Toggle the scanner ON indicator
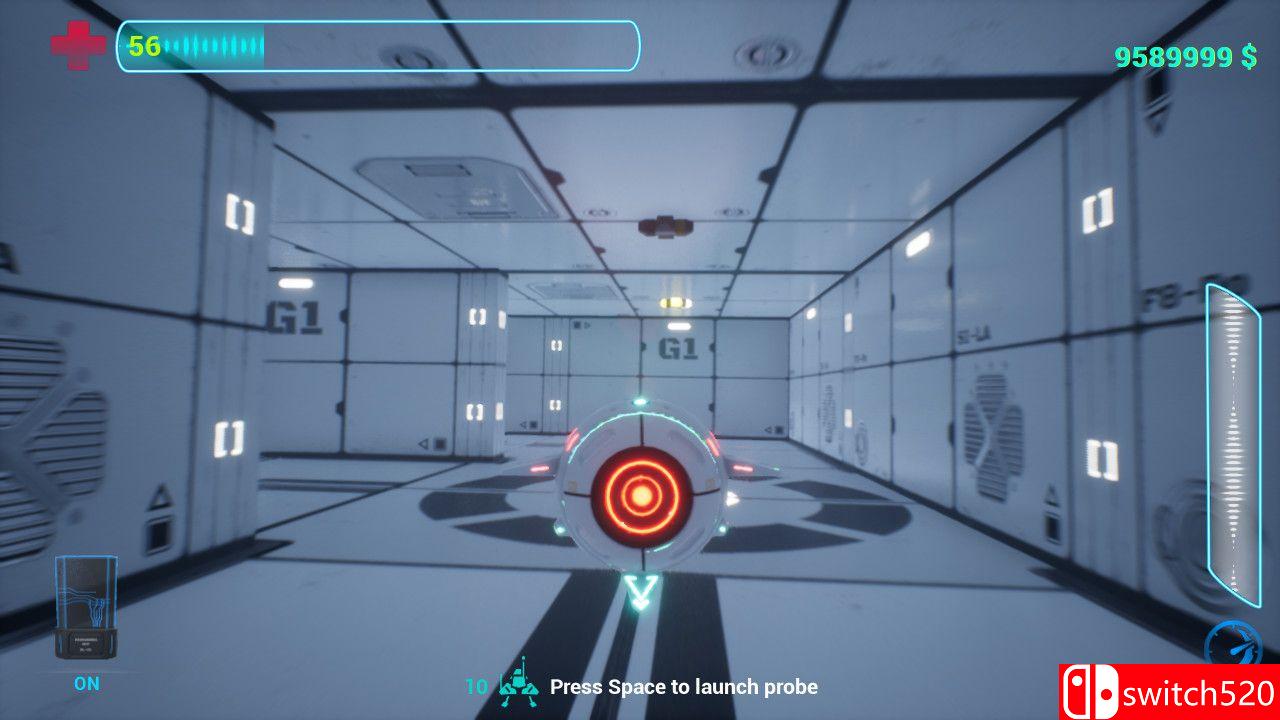 [x=86, y=684]
